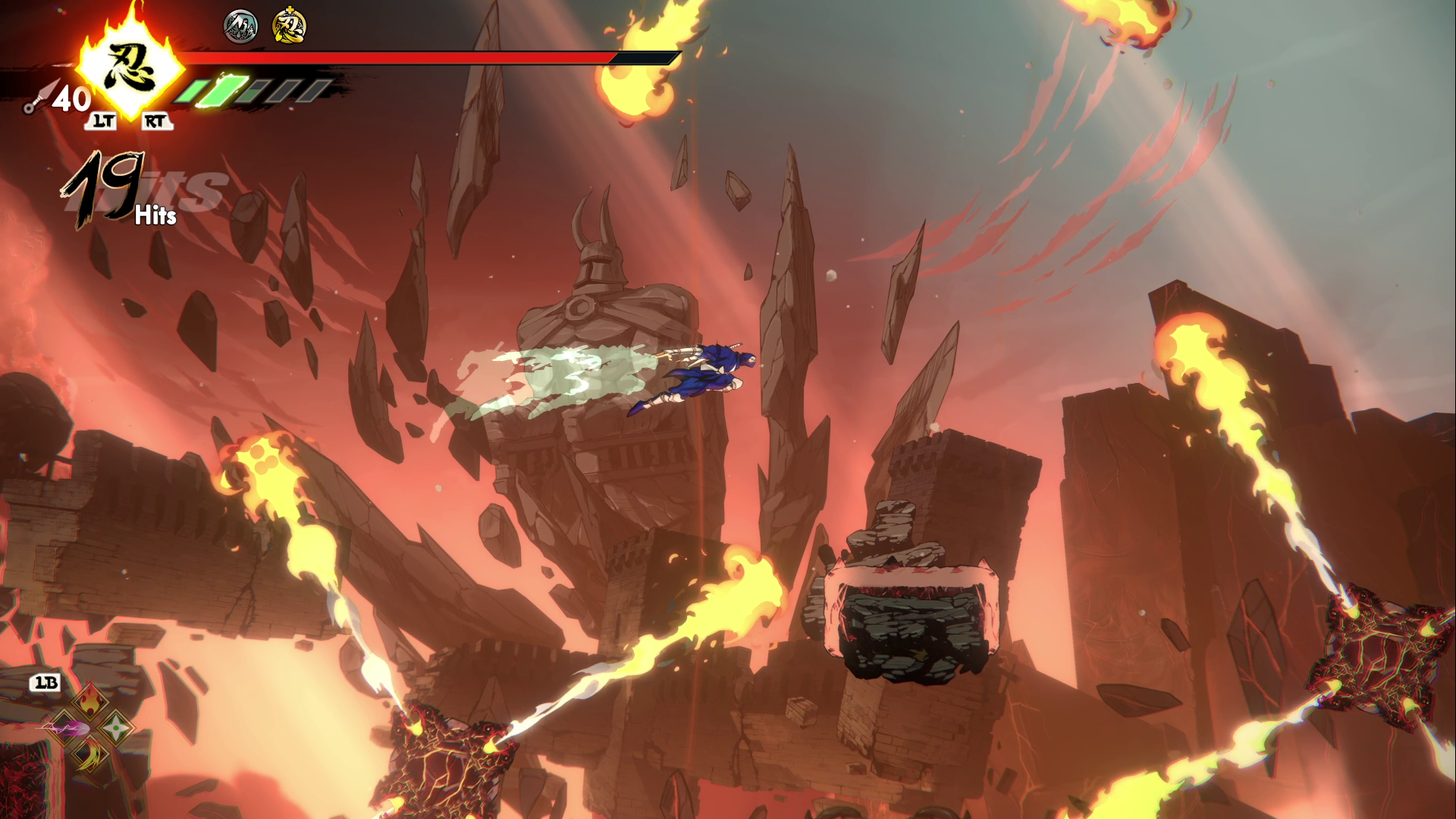Choose the yellow crescent slash ninpo
1456x819 pixels.
(x=89, y=755)
